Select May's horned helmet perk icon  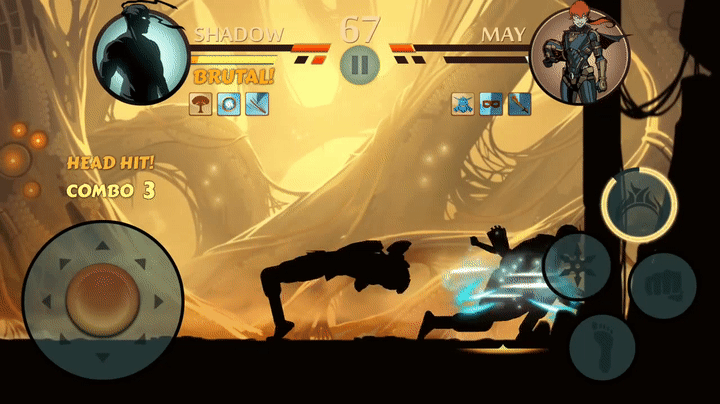click(462, 103)
